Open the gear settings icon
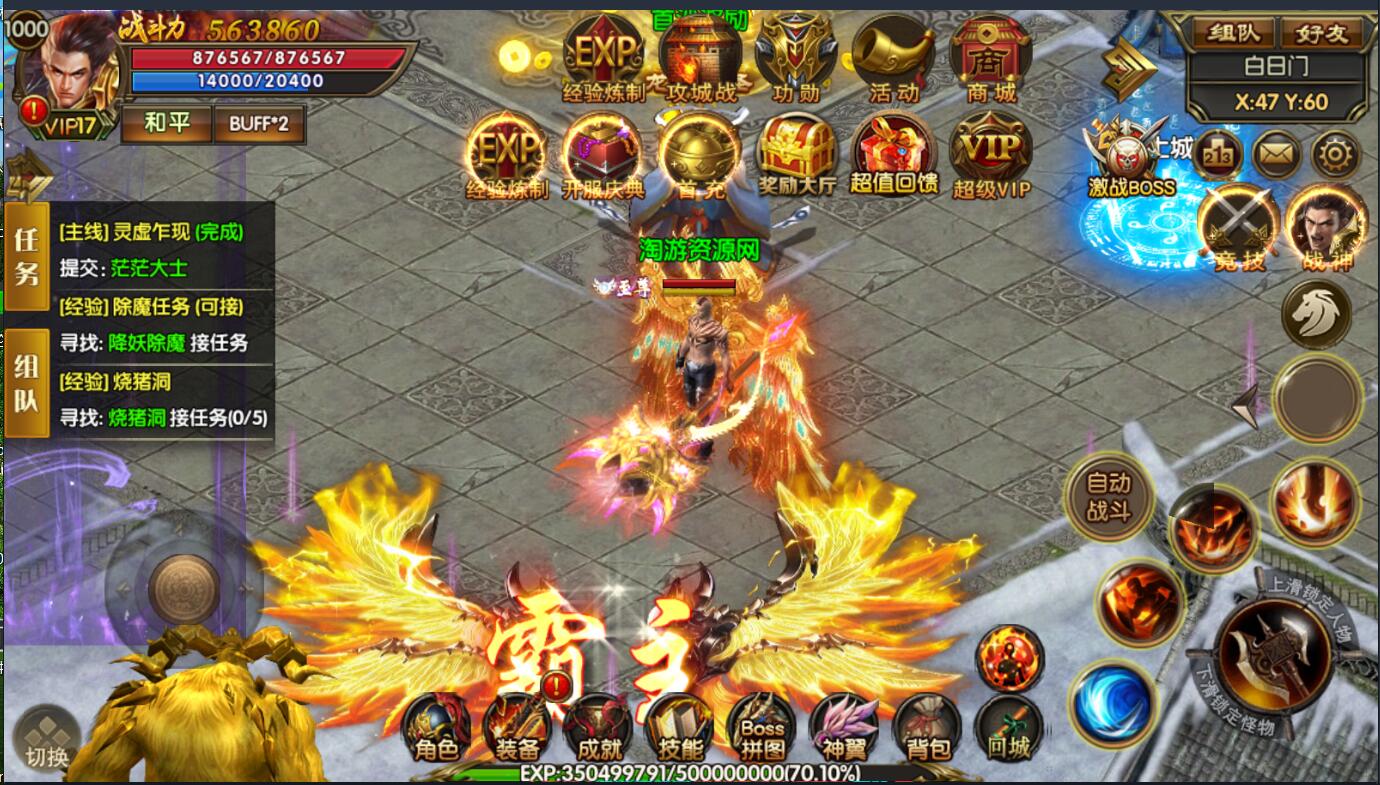The height and width of the screenshot is (785, 1380). 1337,155
